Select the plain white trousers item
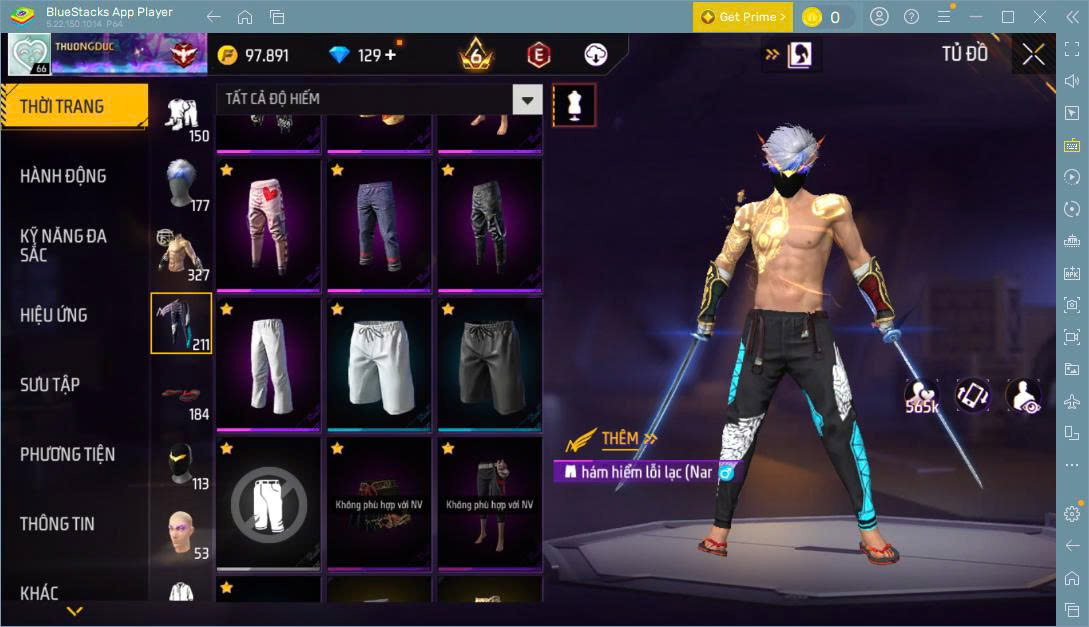 point(269,364)
